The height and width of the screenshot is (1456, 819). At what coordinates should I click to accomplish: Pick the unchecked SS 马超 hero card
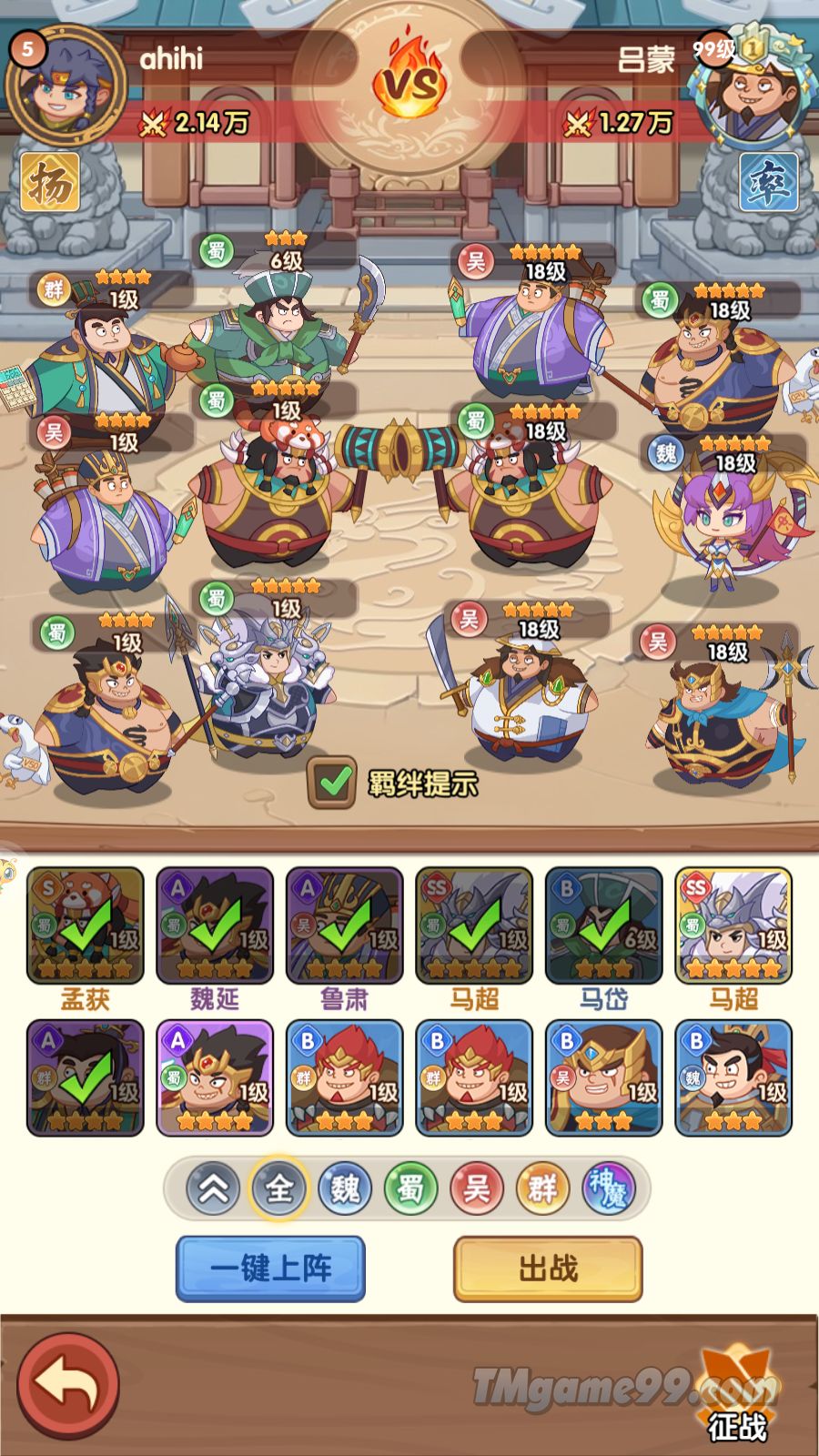[x=733, y=925]
